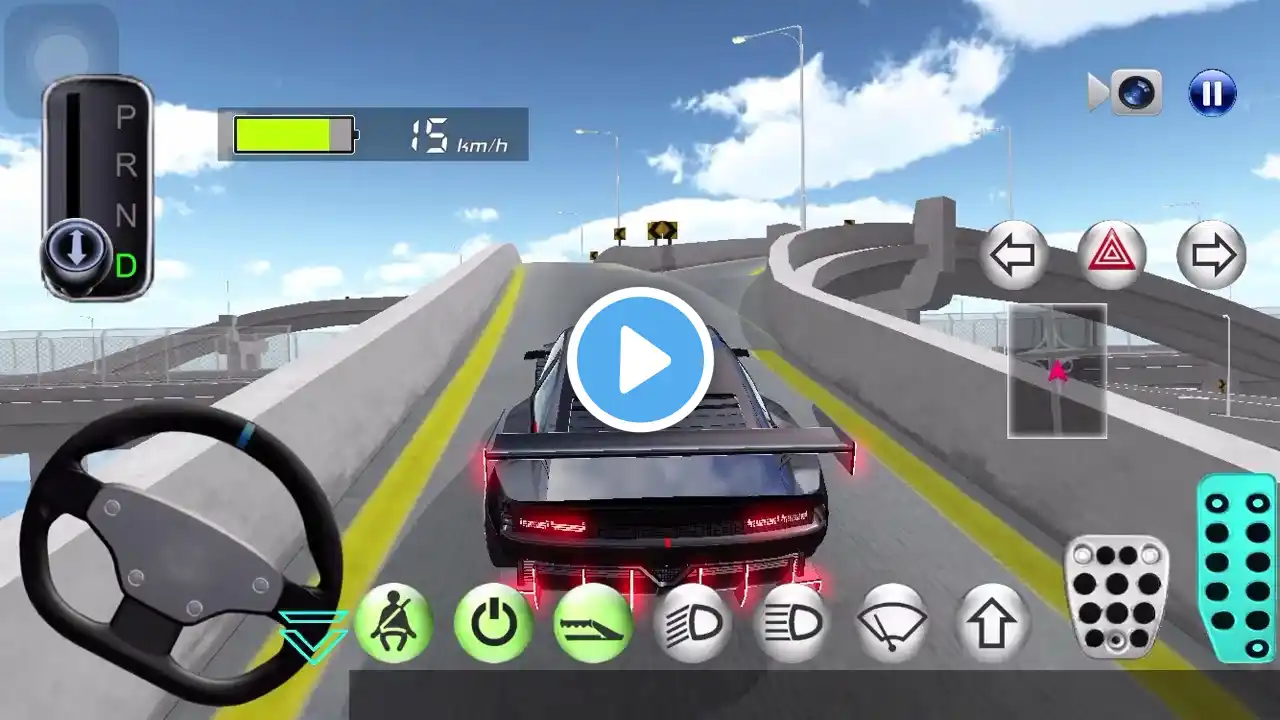1280x720 pixels.
Task: Turn on the red hazard lights
Action: 1112,256
